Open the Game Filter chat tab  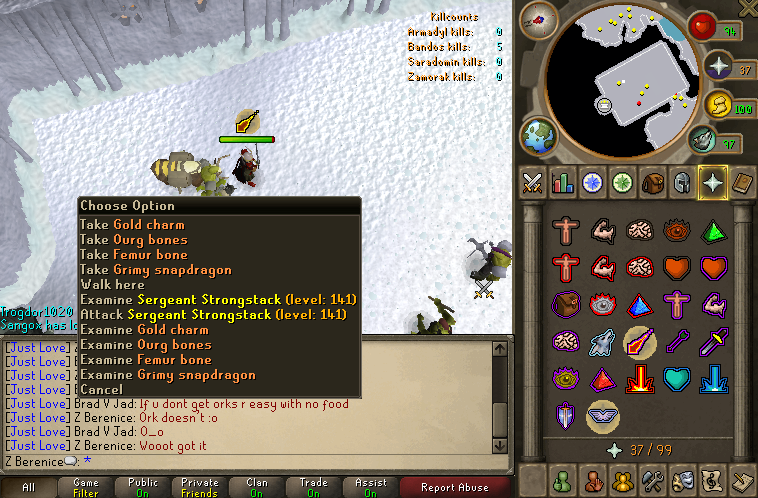tap(86, 488)
